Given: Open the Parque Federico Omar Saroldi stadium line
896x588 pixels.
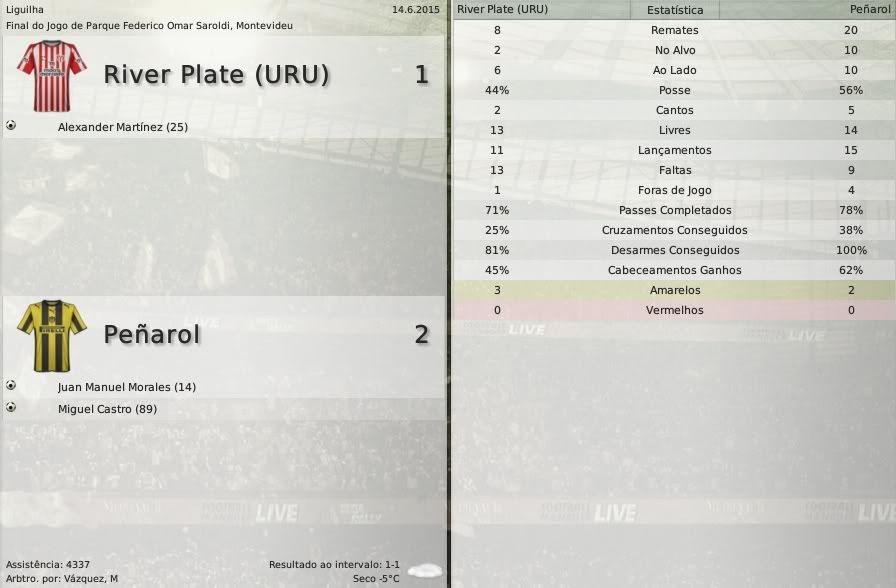Looking at the screenshot, I should pos(150,25).
